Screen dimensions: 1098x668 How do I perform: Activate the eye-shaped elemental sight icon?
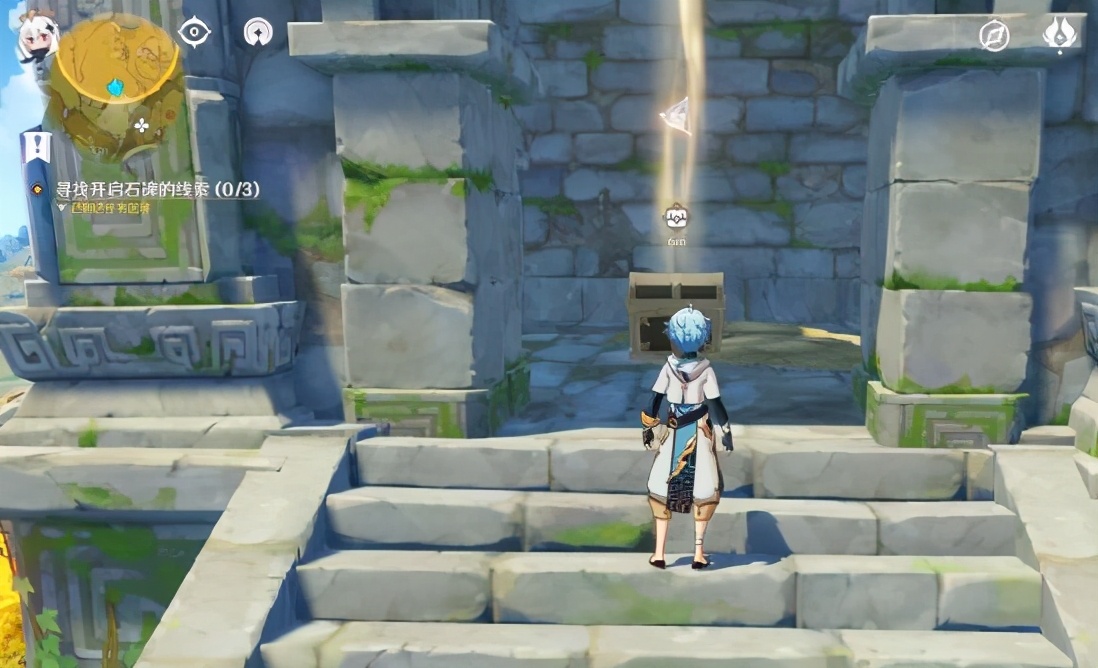point(194,32)
